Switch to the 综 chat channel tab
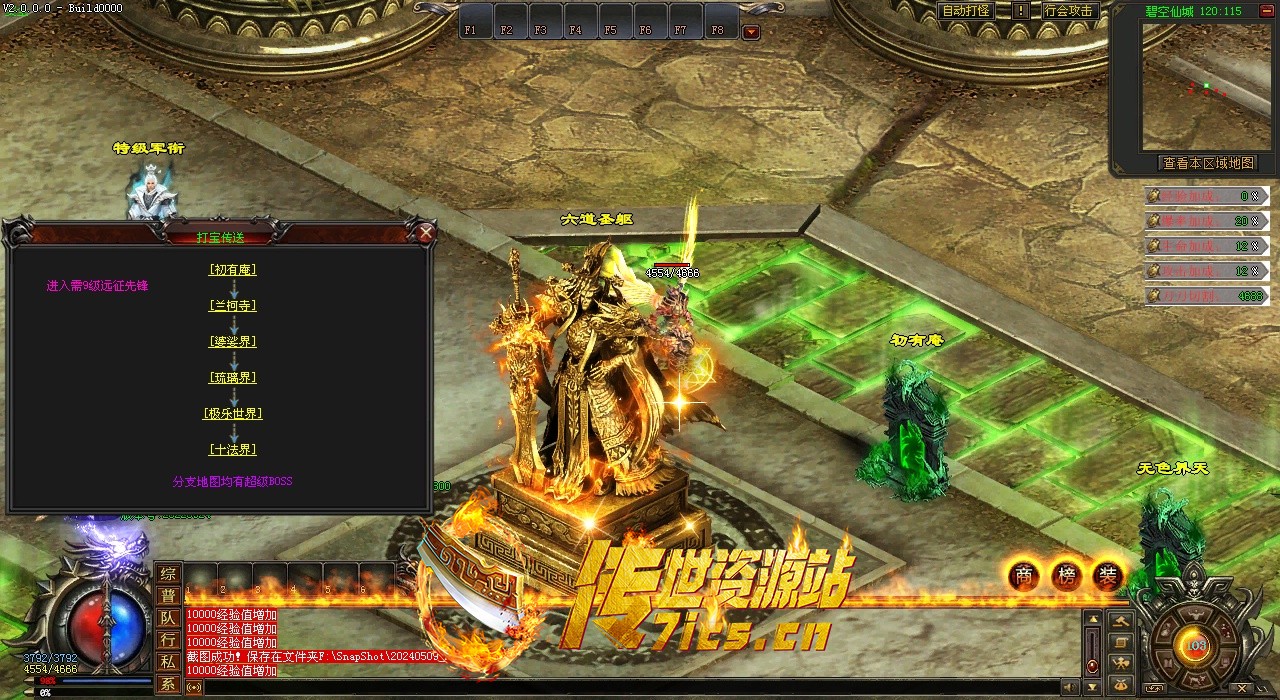The width and height of the screenshot is (1280, 700). (168, 574)
